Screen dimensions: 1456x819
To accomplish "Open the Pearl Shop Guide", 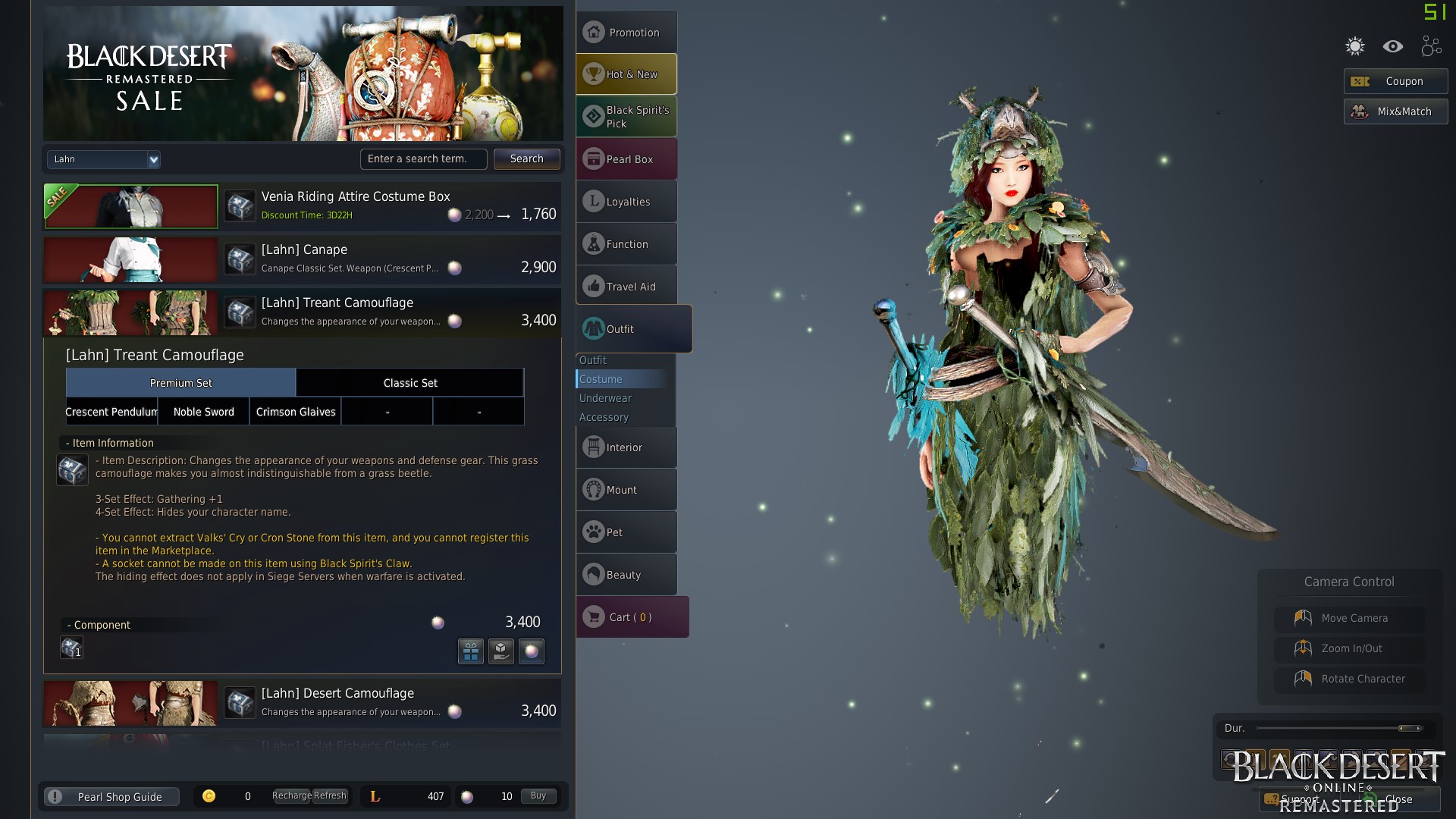I will 111,797.
